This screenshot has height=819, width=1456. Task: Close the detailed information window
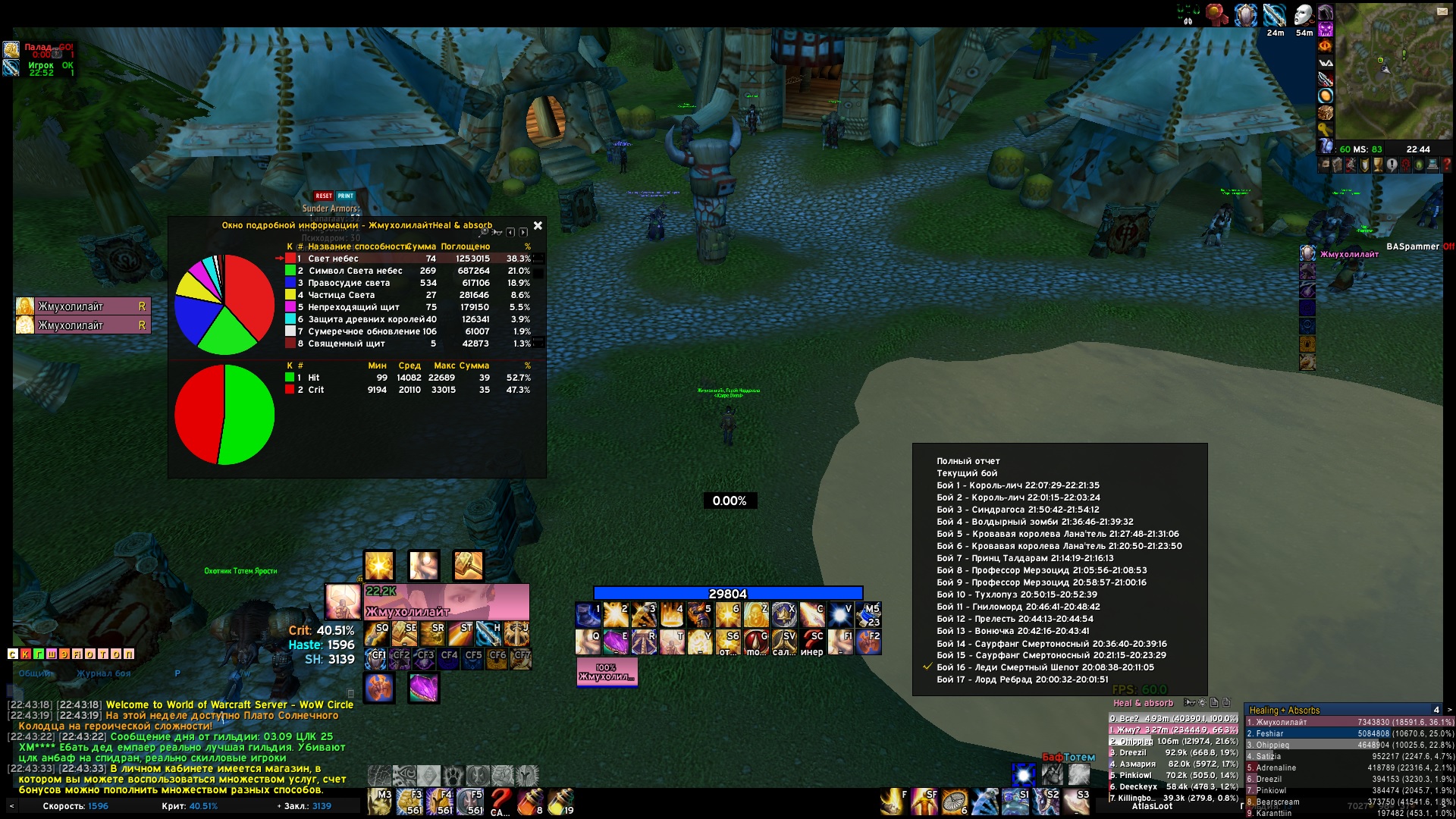(538, 226)
